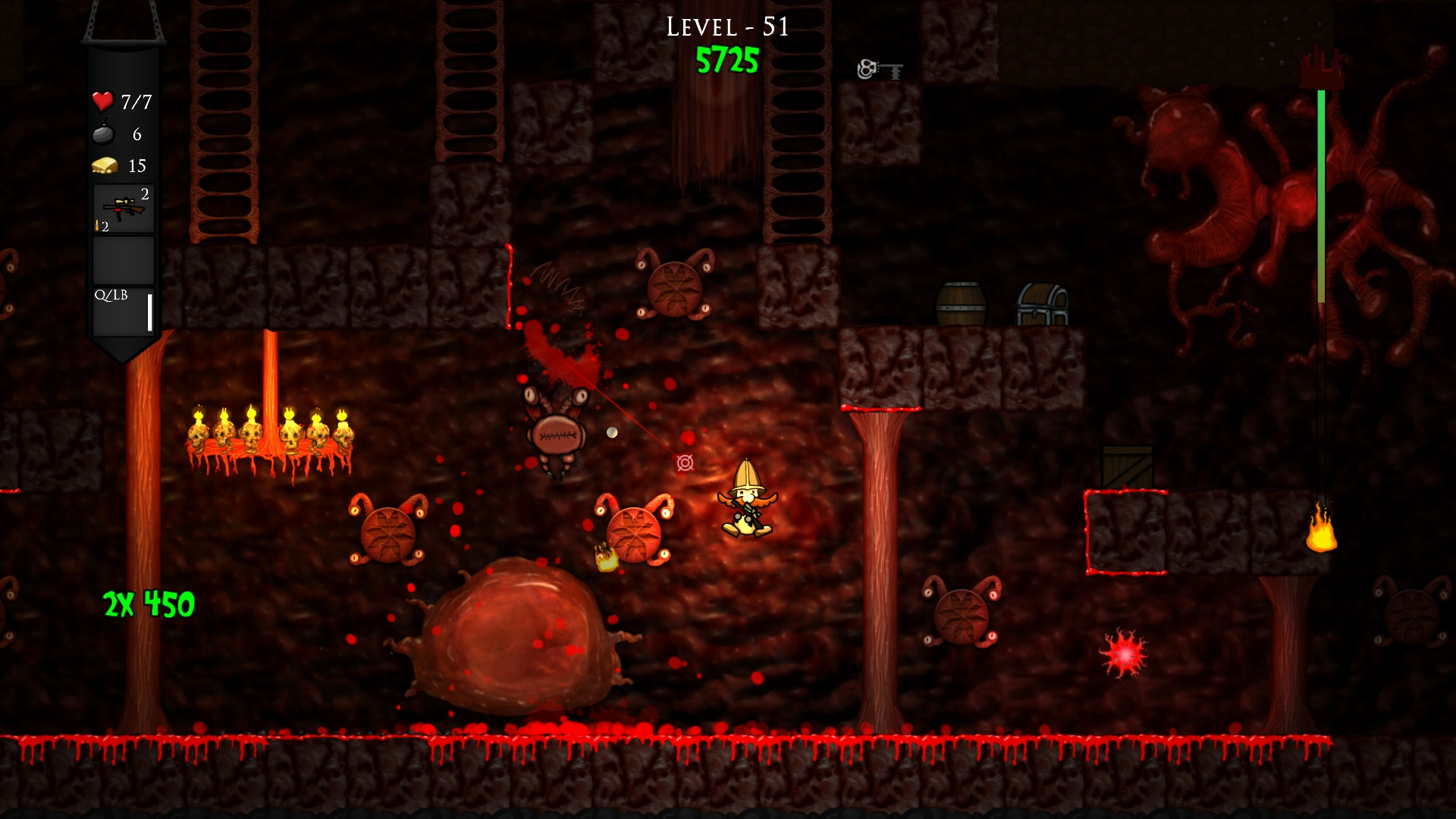Click the empty second weapon slot
The width and height of the screenshot is (1456, 819).
123,259
